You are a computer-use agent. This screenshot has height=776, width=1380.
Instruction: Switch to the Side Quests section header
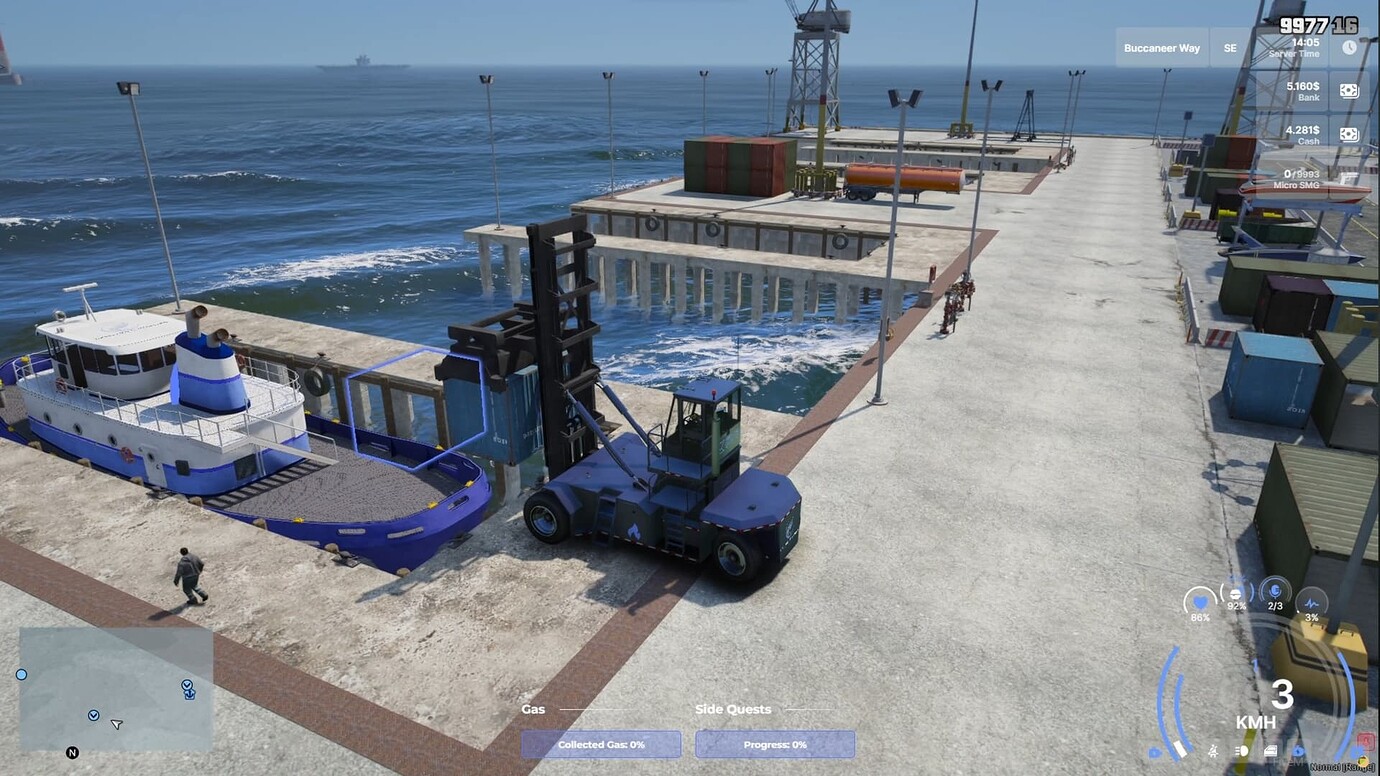click(733, 709)
